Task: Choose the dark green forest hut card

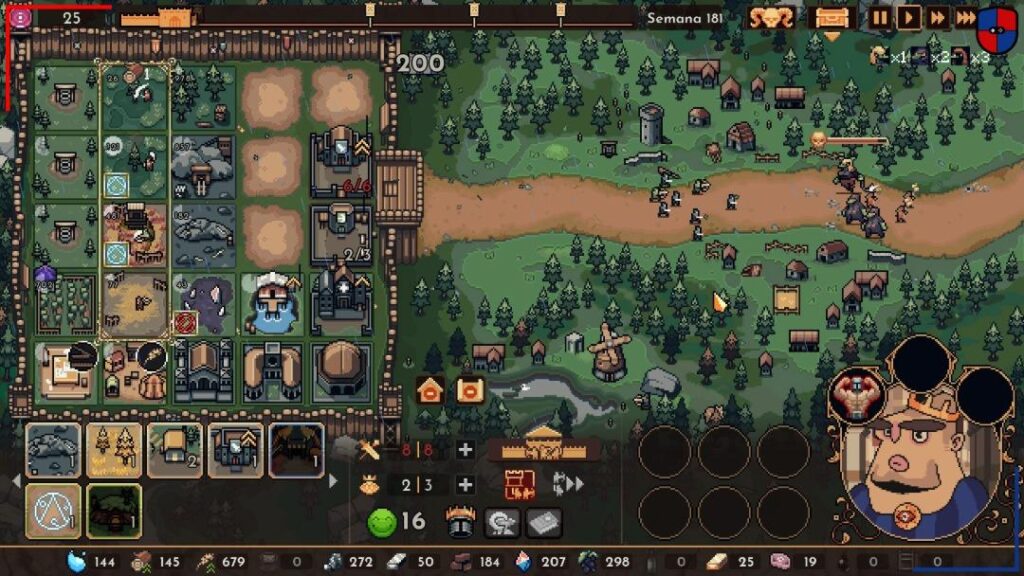Action: pyautogui.click(x=114, y=511)
